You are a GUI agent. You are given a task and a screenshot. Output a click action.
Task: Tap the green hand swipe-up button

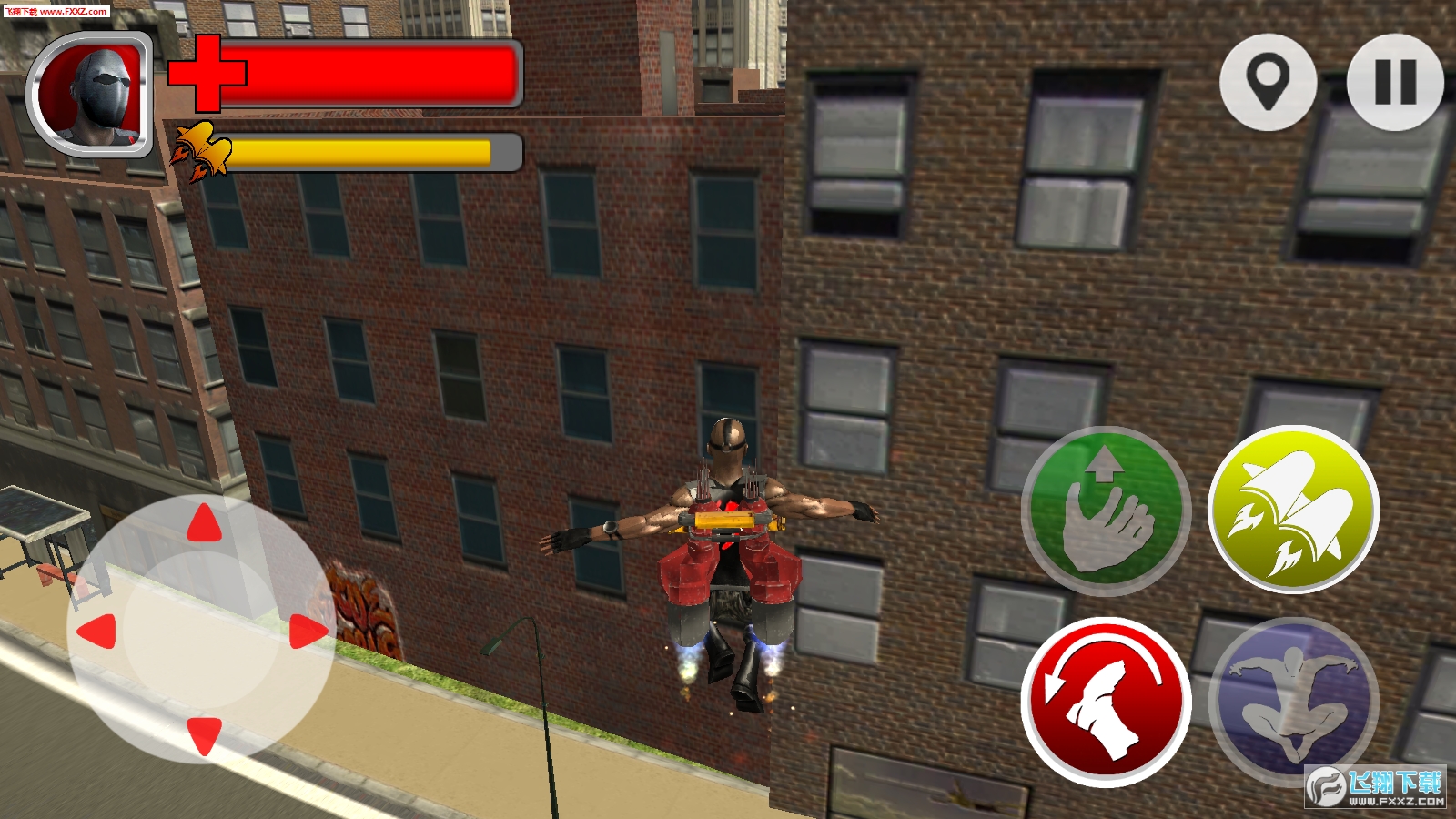tap(1106, 511)
